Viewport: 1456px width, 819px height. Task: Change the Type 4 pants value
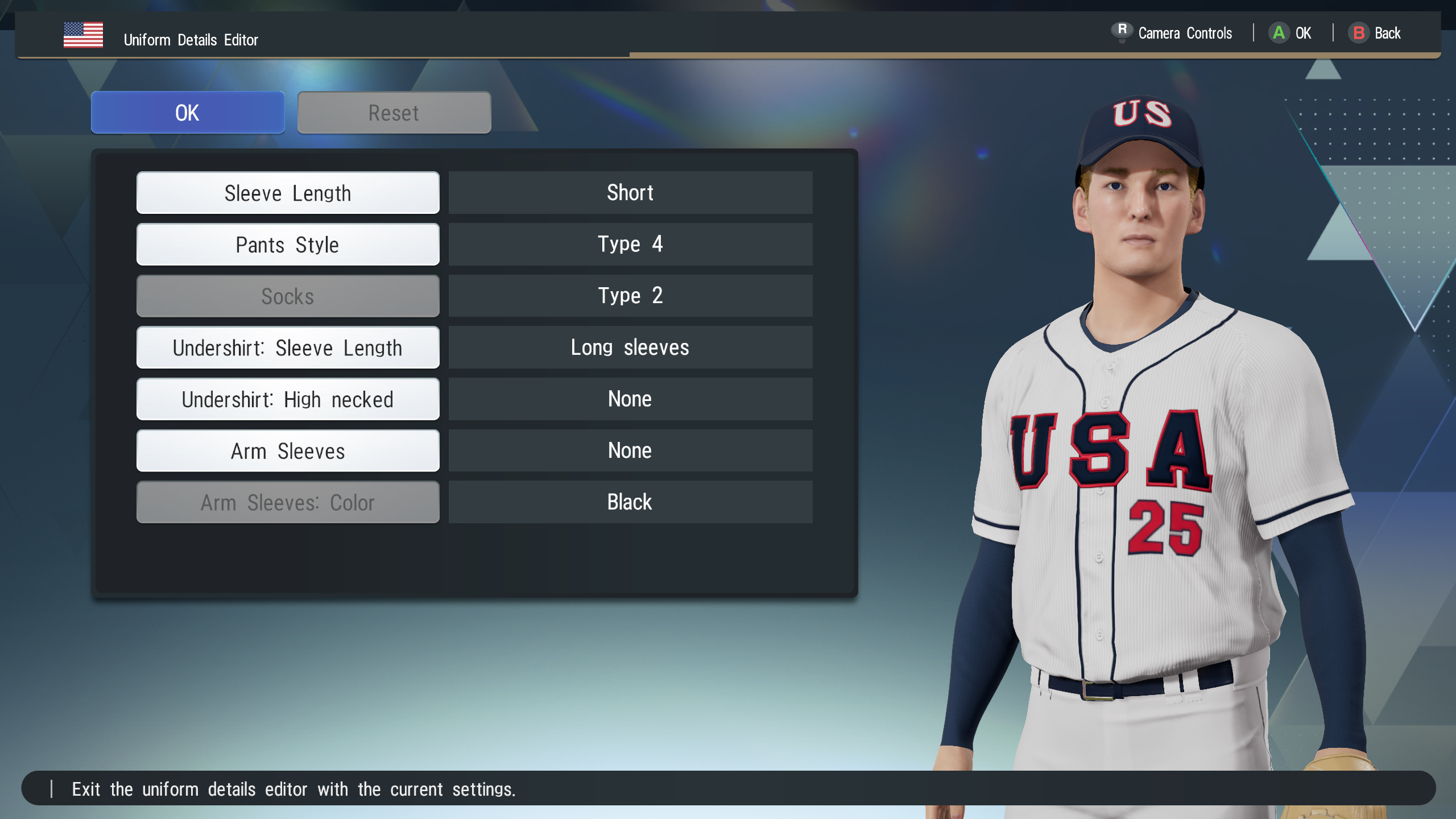[x=630, y=245]
